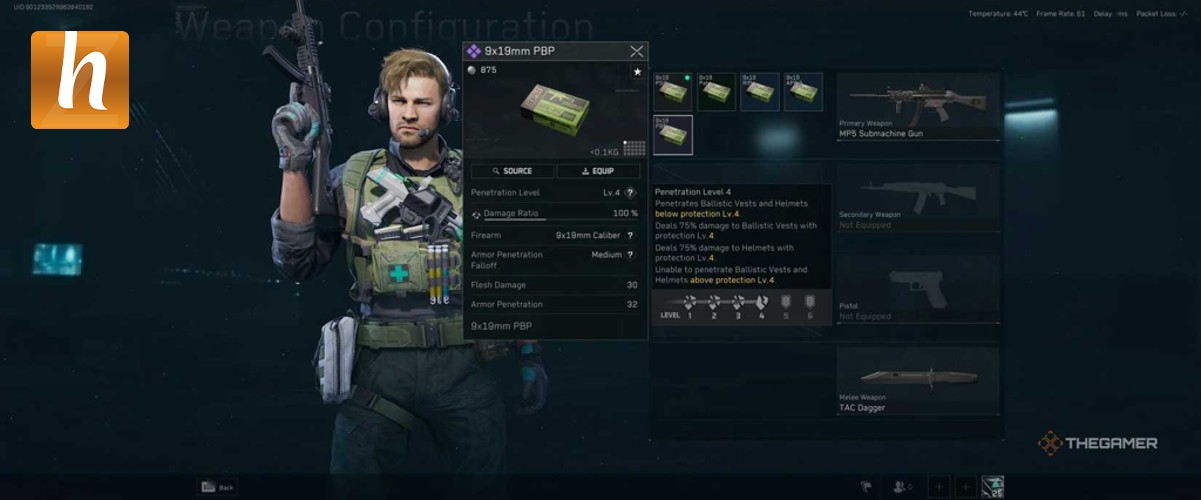
Task: Select the TAC Dagger melee weapon slot
Action: point(917,380)
